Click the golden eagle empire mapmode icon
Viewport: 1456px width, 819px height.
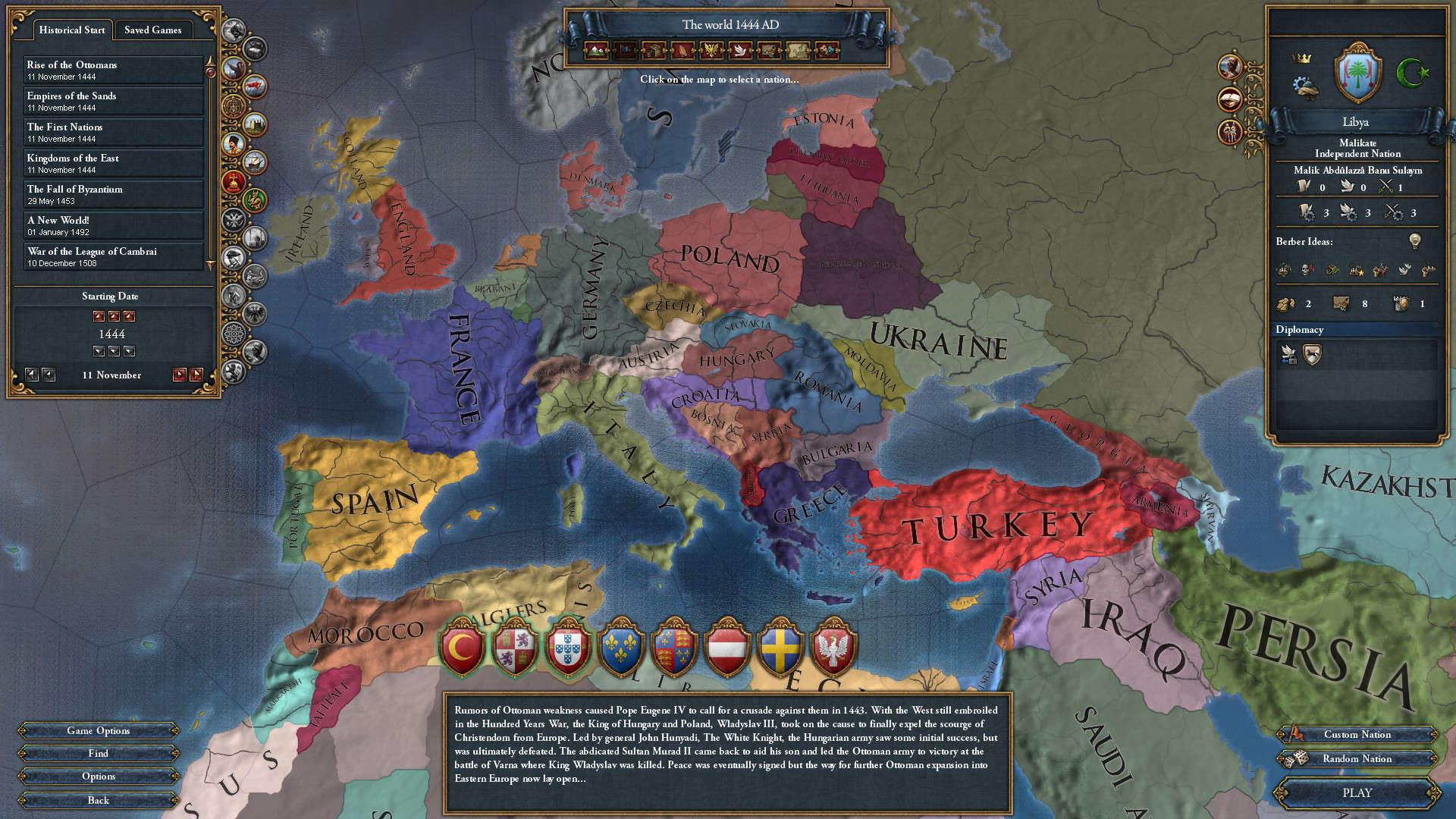click(x=711, y=51)
